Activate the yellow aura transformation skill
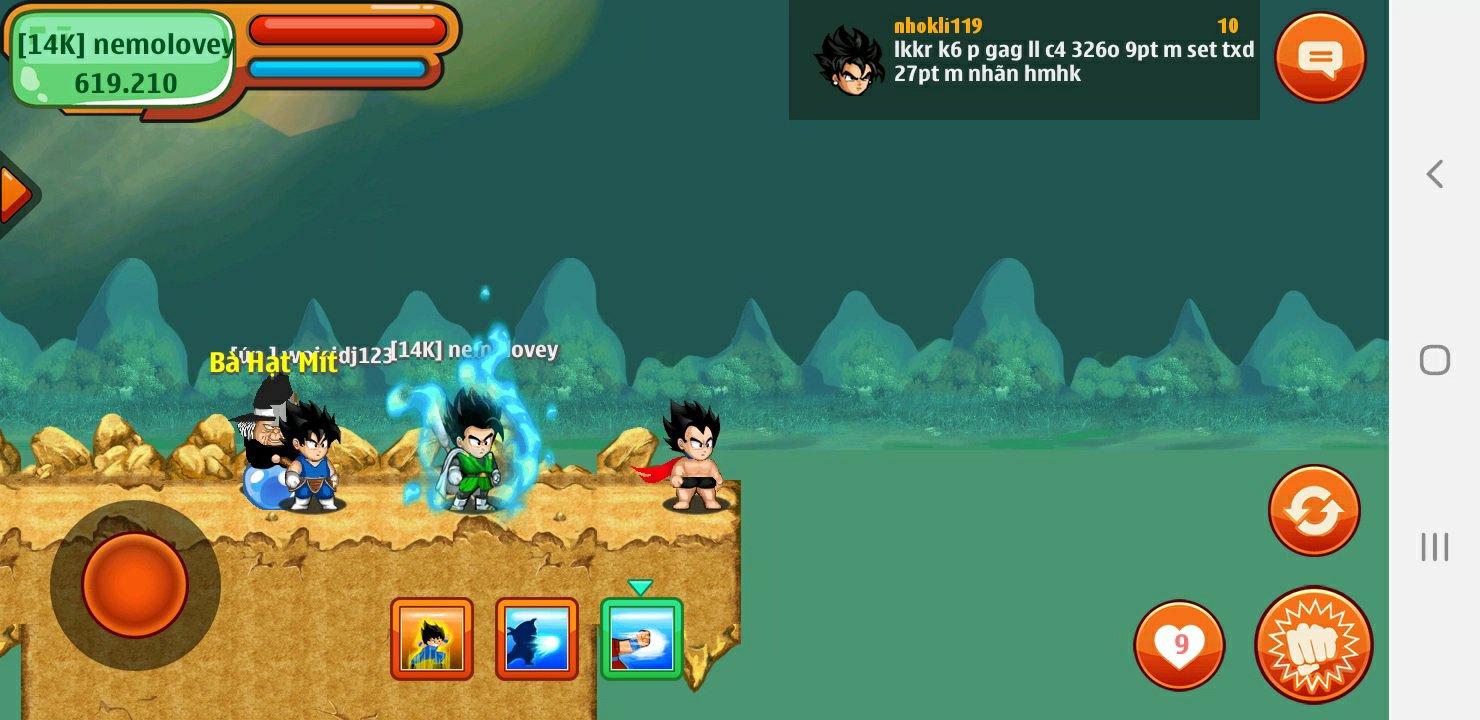This screenshot has height=720, width=1480. pos(432,639)
